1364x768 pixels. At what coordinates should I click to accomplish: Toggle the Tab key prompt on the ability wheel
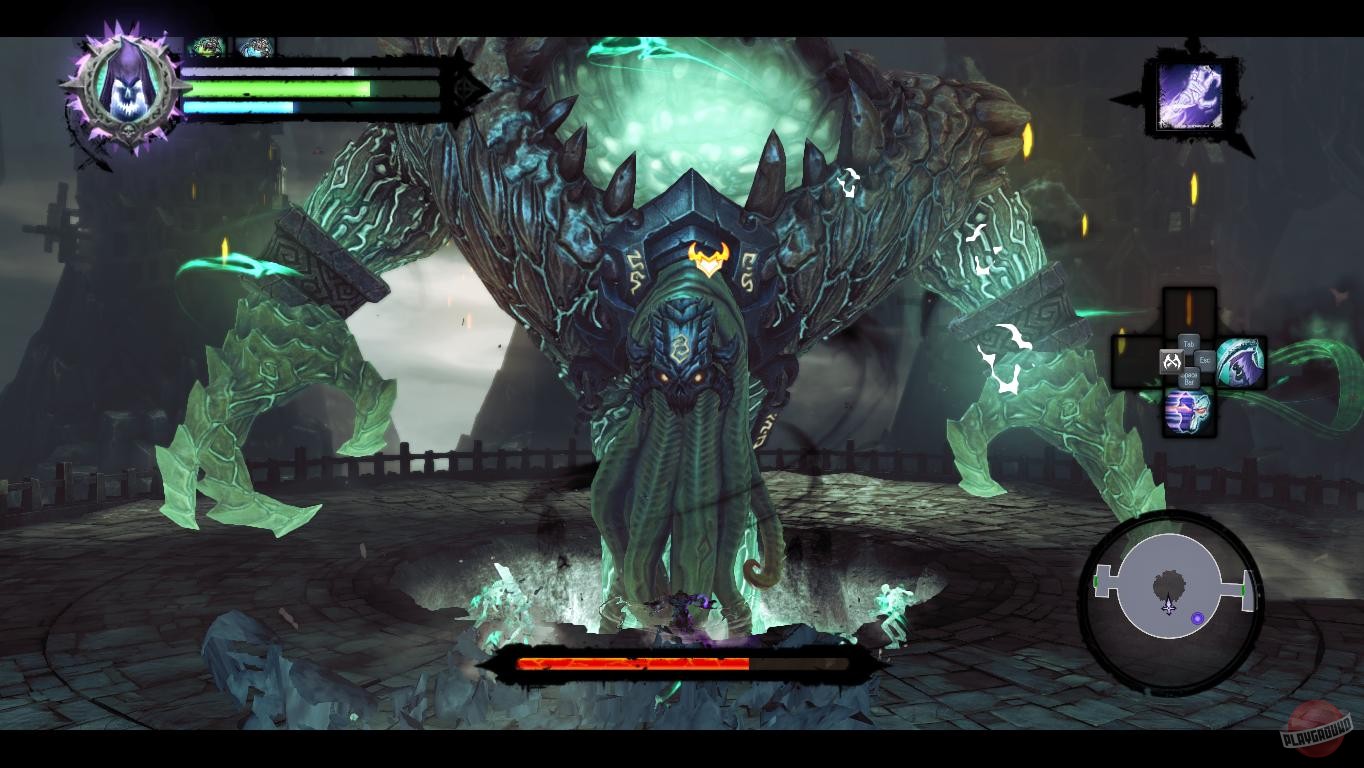(x=1189, y=342)
